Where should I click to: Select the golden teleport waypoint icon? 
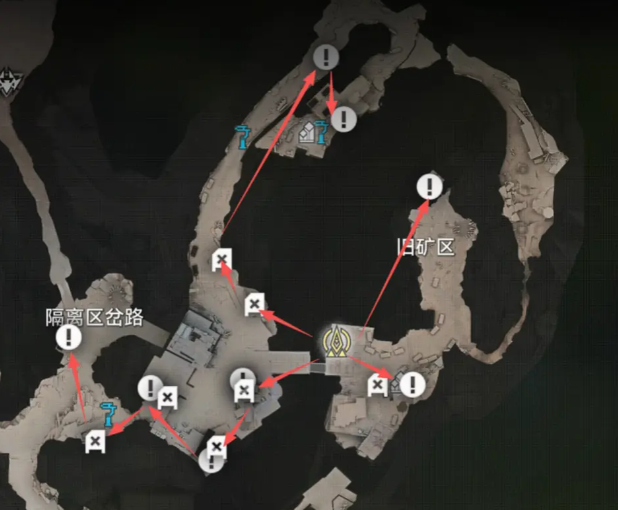338,341
